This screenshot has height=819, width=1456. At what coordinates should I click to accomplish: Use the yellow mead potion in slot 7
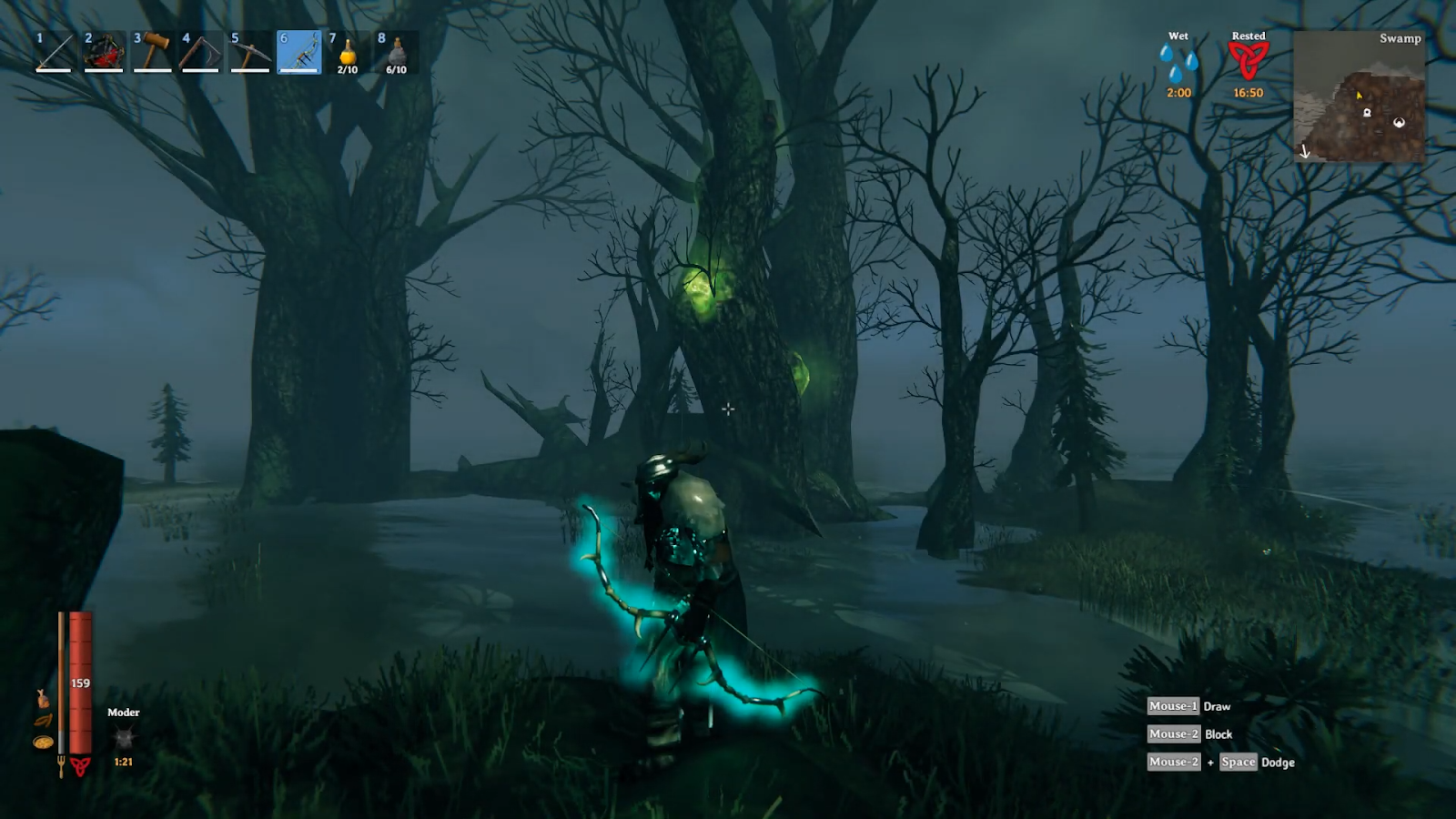click(348, 53)
